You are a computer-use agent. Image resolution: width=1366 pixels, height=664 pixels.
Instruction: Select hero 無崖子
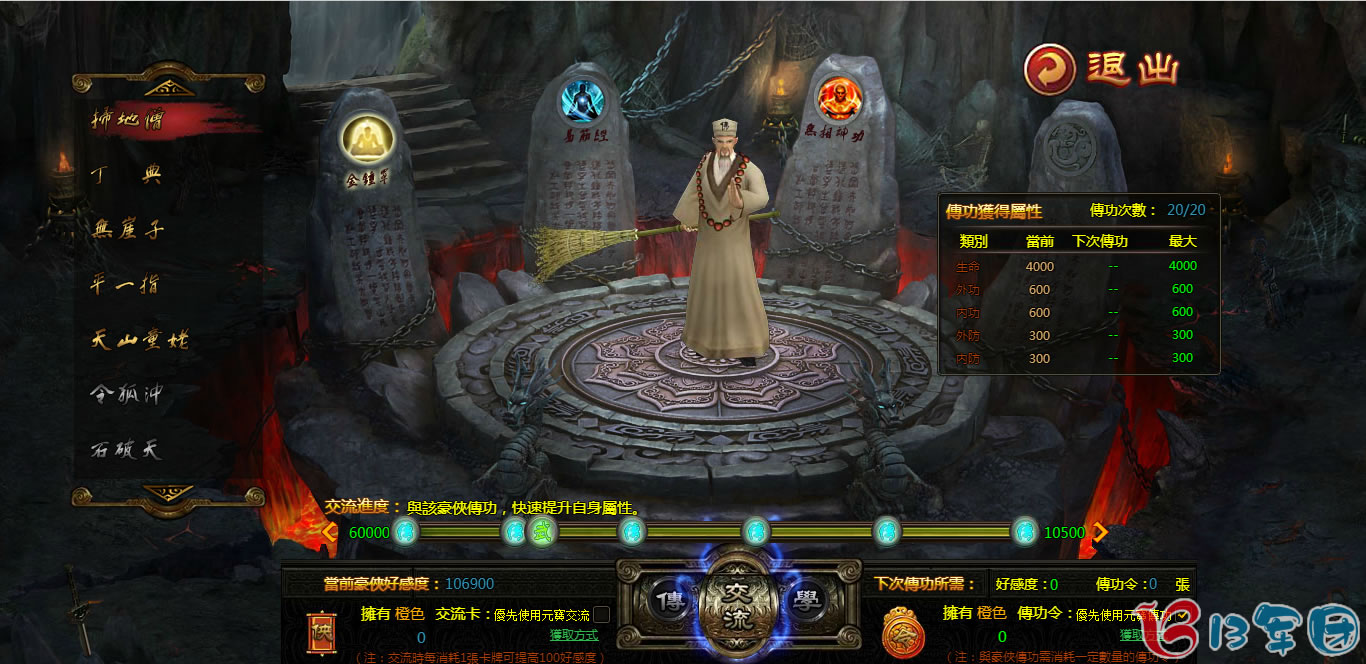[x=127, y=230]
